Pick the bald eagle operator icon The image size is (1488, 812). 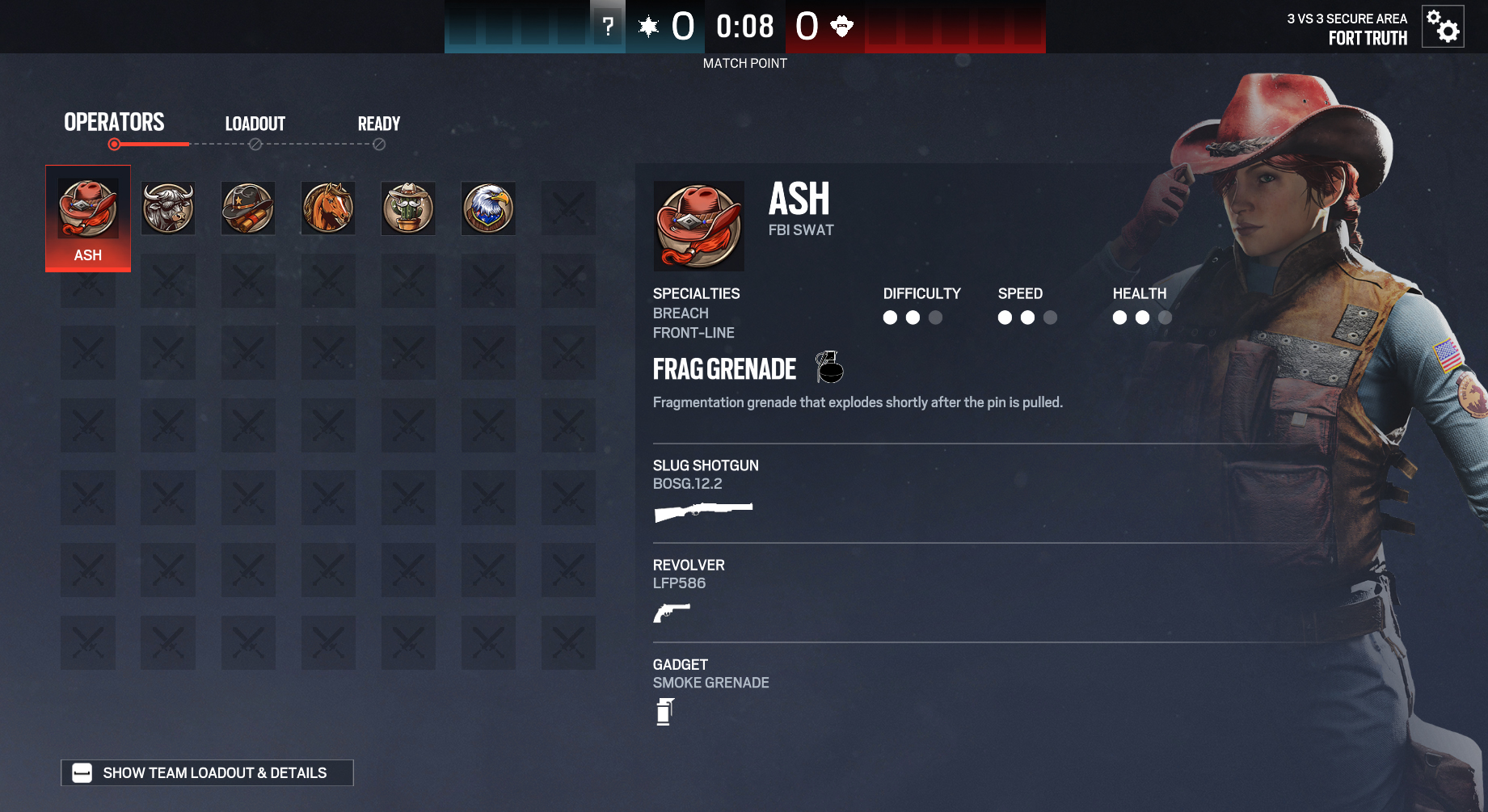488,208
